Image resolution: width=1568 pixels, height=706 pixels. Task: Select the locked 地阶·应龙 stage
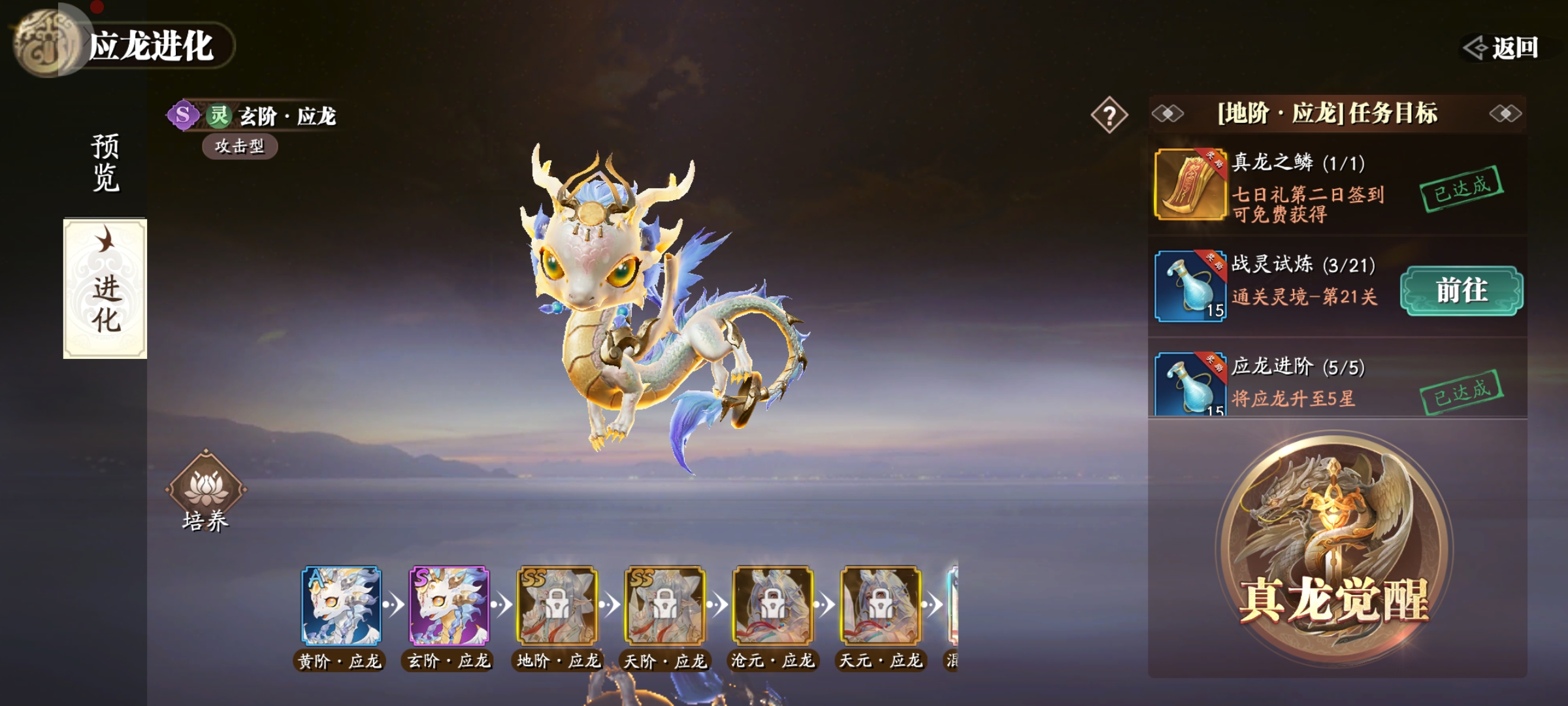[x=557, y=606]
